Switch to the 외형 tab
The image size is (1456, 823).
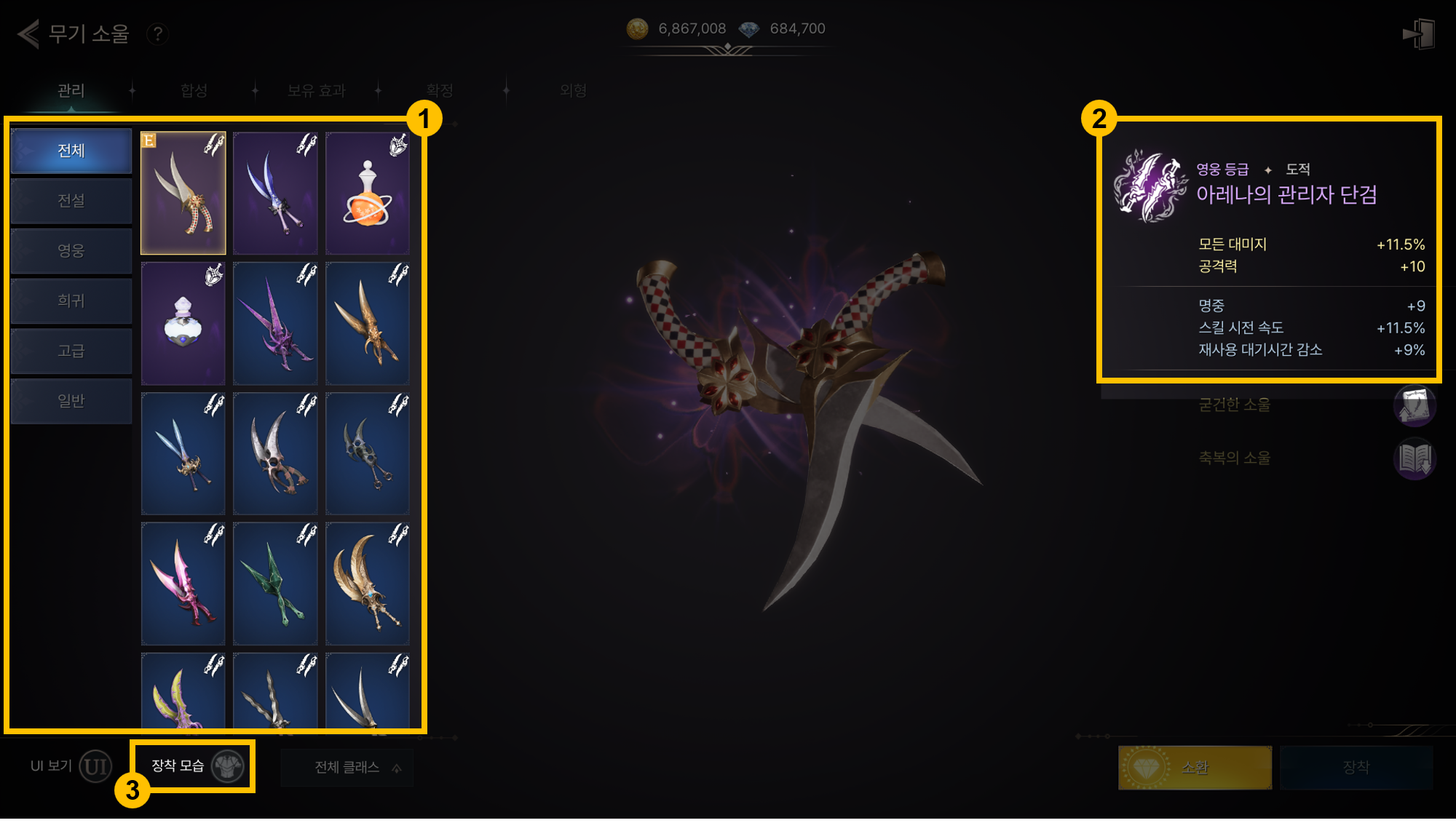(x=574, y=90)
